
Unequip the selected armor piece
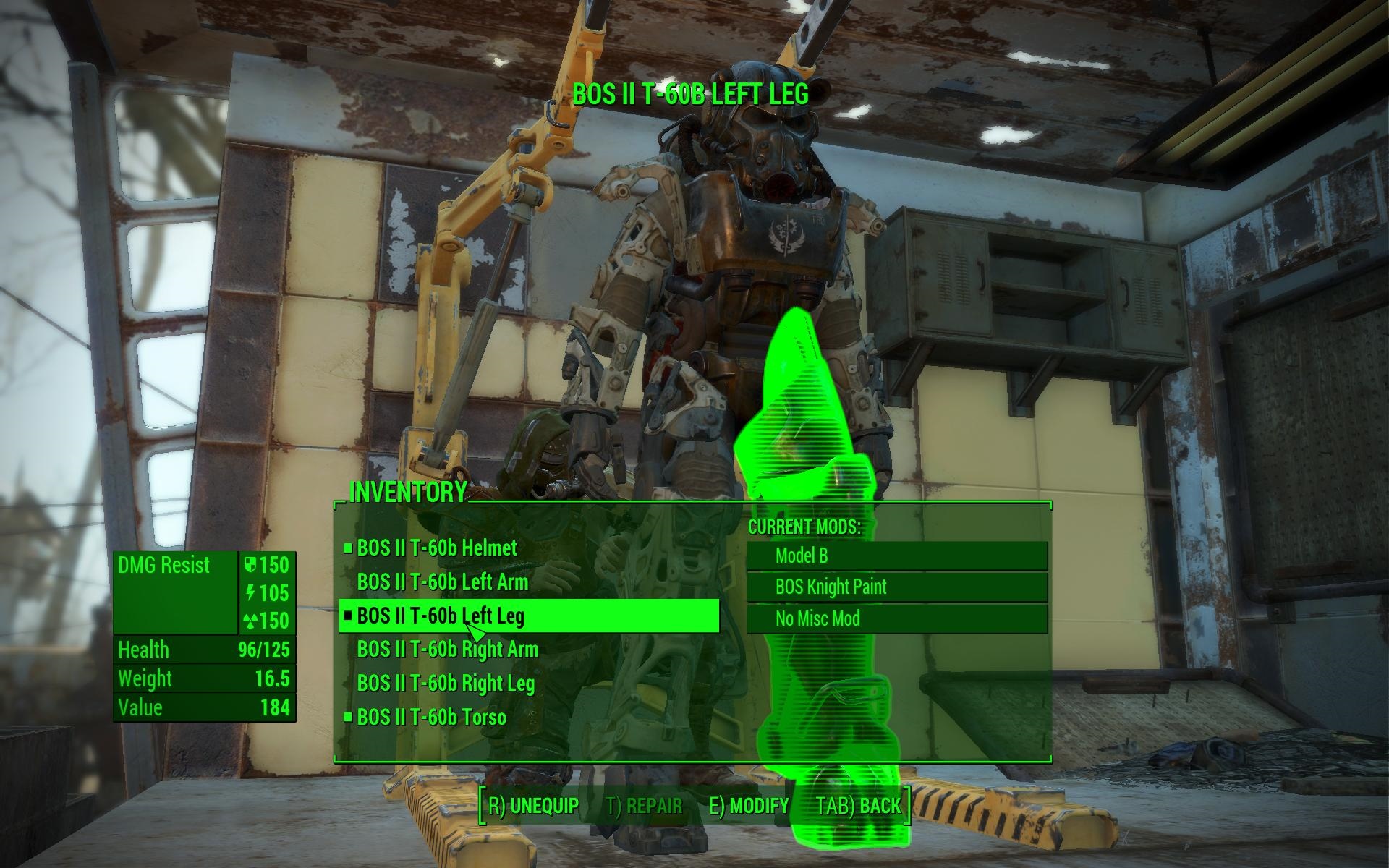pos(534,806)
